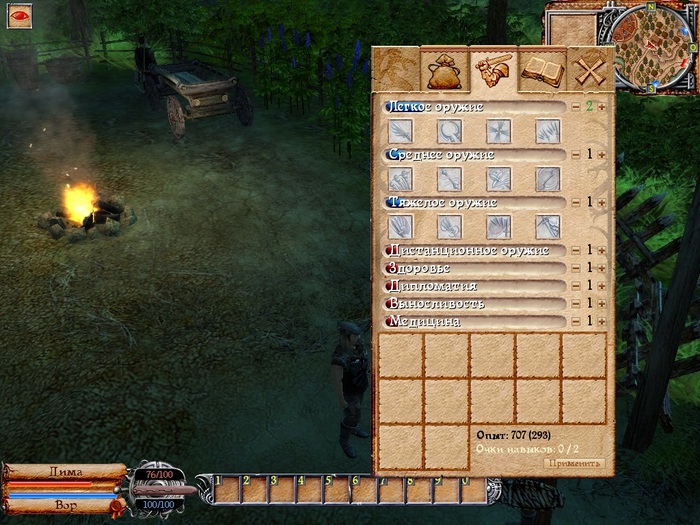Select the character portrait named Лима
This screenshot has height=525, width=700.
pyautogui.click(x=65, y=470)
